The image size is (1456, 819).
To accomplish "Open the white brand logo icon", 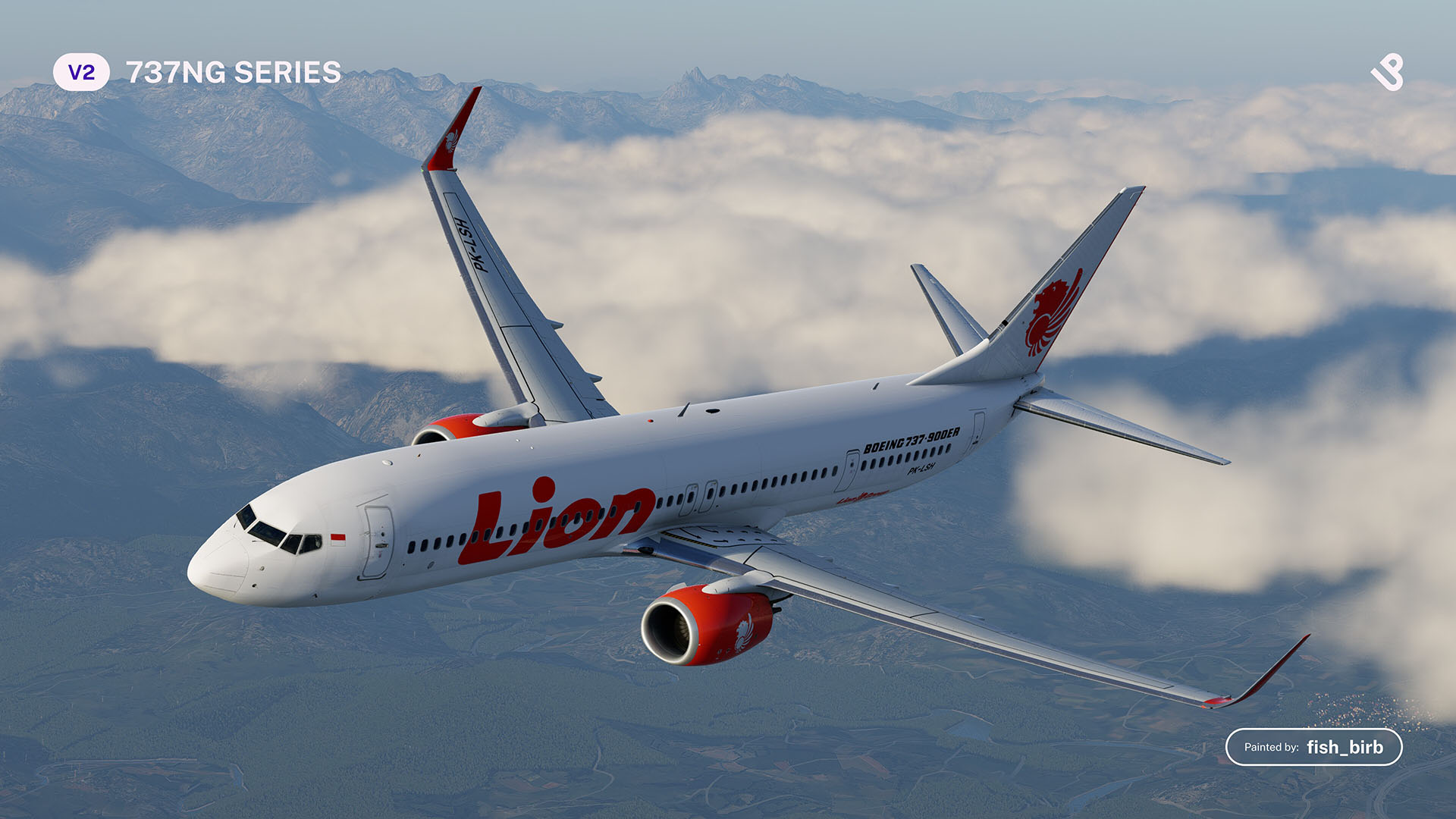I will click(1387, 73).
